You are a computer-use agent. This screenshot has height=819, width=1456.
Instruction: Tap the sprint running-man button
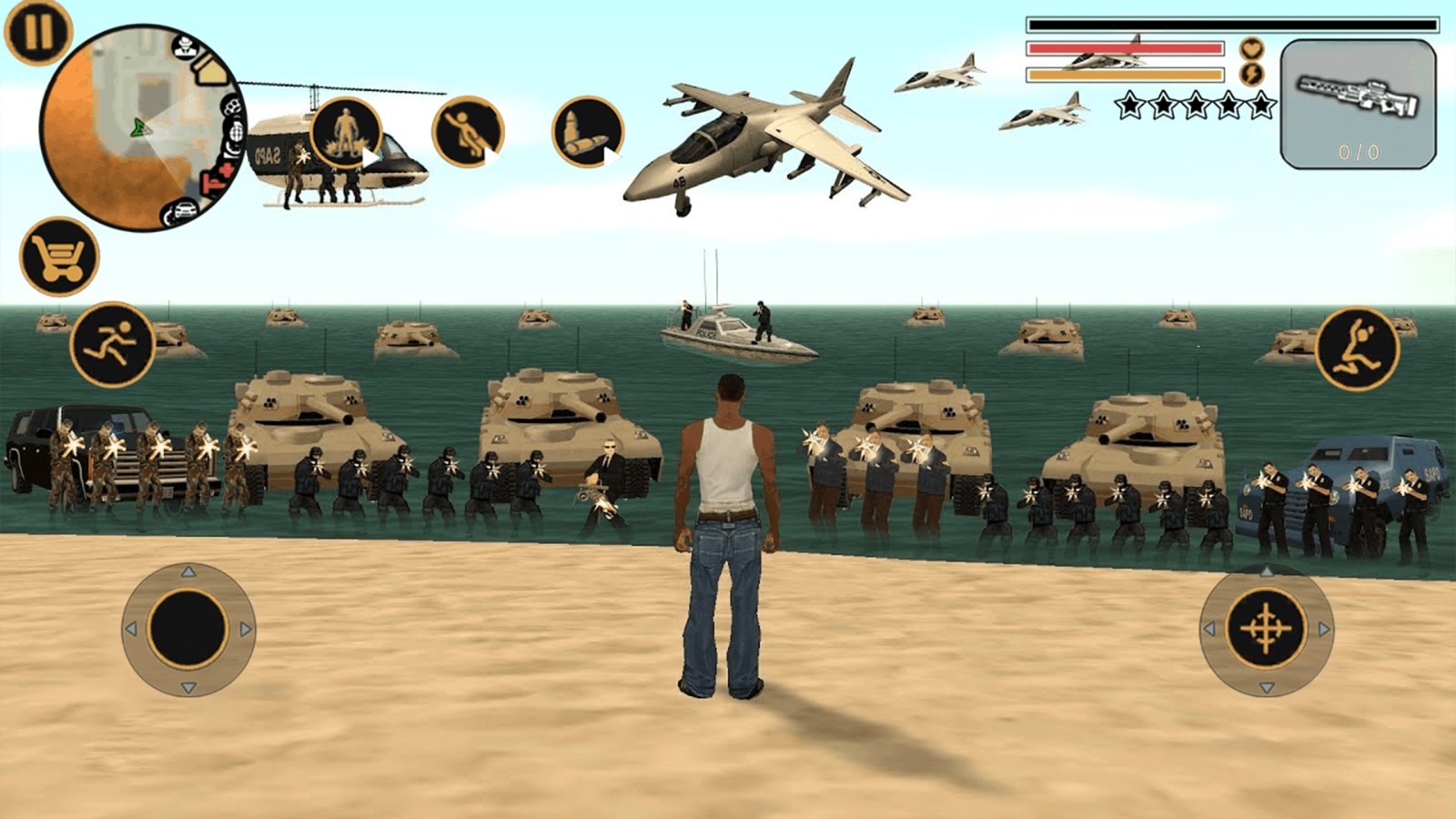coord(113,345)
